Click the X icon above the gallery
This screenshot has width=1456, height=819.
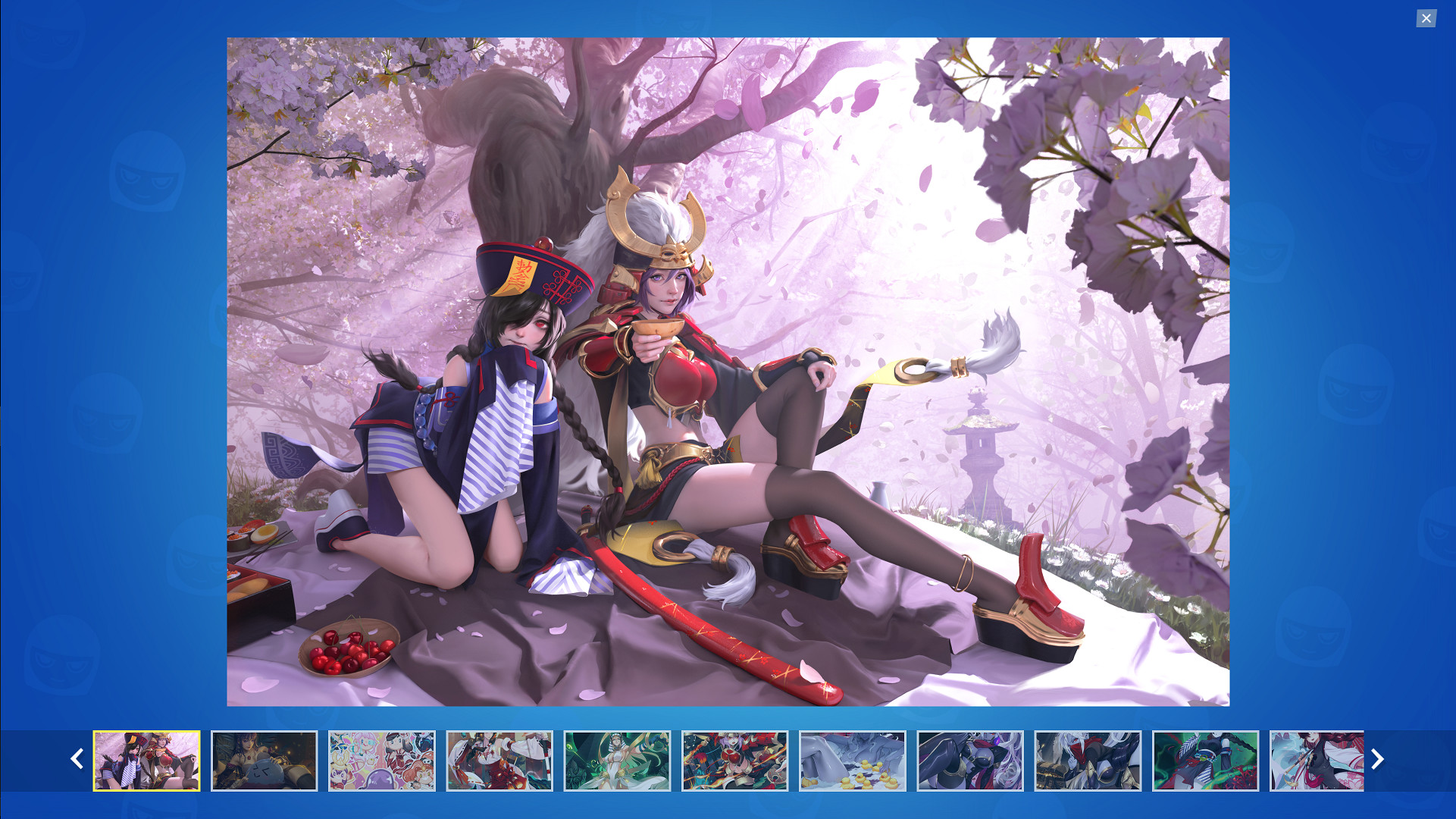coord(1426,18)
